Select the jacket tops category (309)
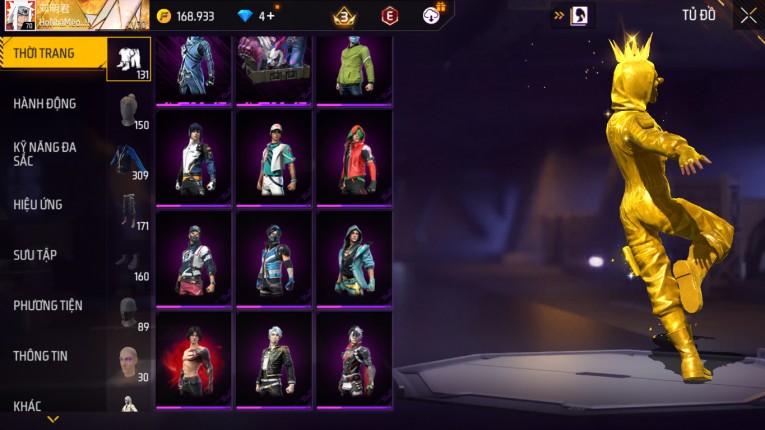 128,161
